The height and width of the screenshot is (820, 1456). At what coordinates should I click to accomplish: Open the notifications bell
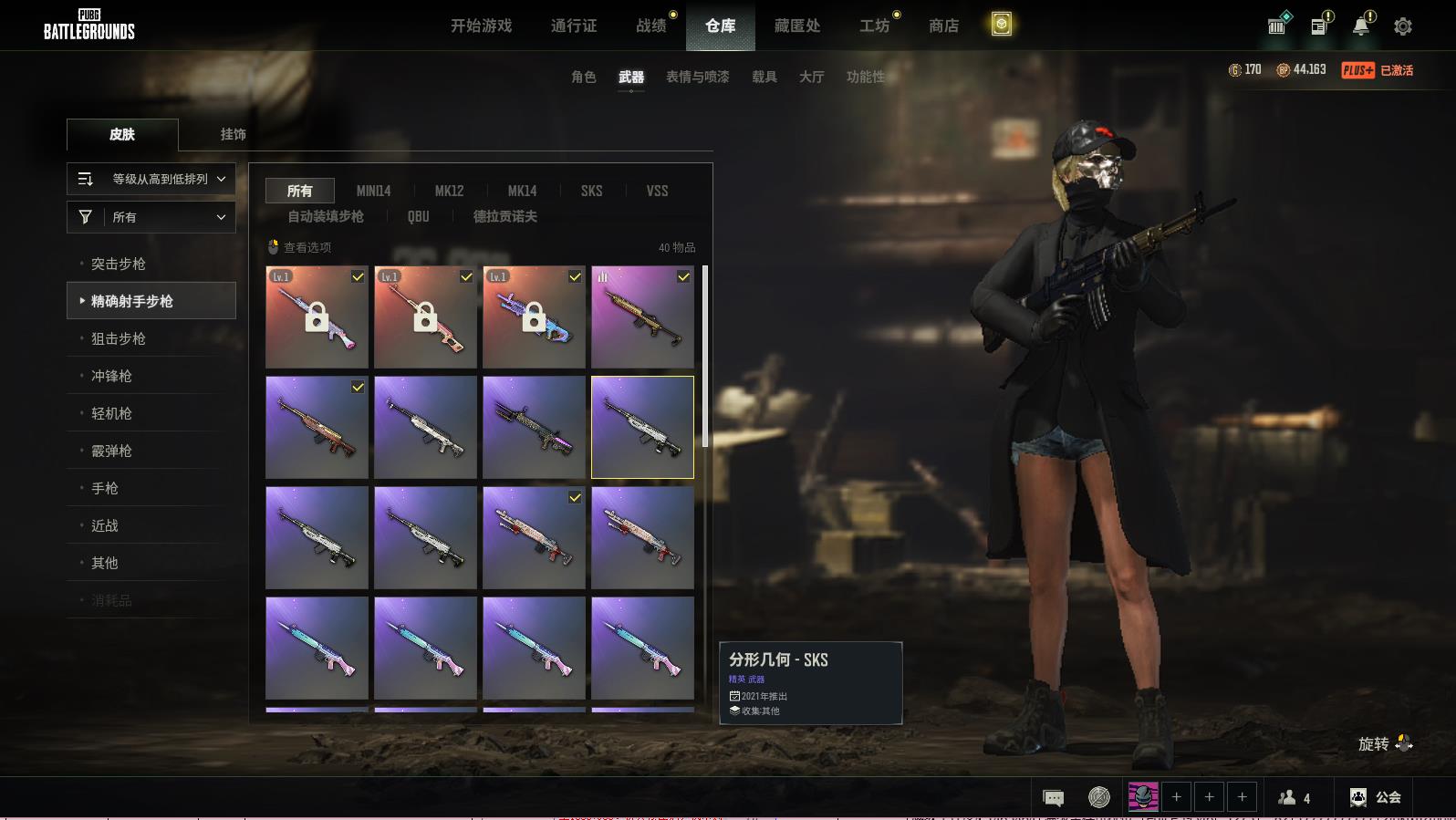point(1361,26)
